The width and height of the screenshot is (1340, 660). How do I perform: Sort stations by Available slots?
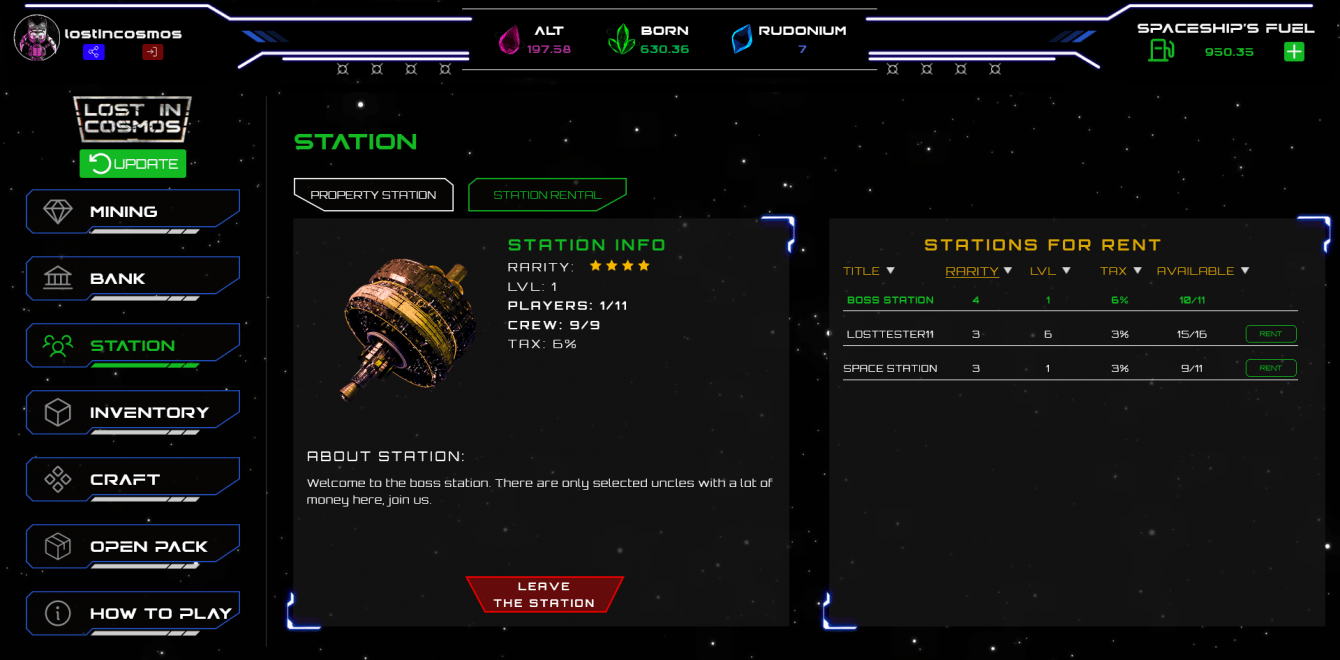click(x=1203, y=271)
